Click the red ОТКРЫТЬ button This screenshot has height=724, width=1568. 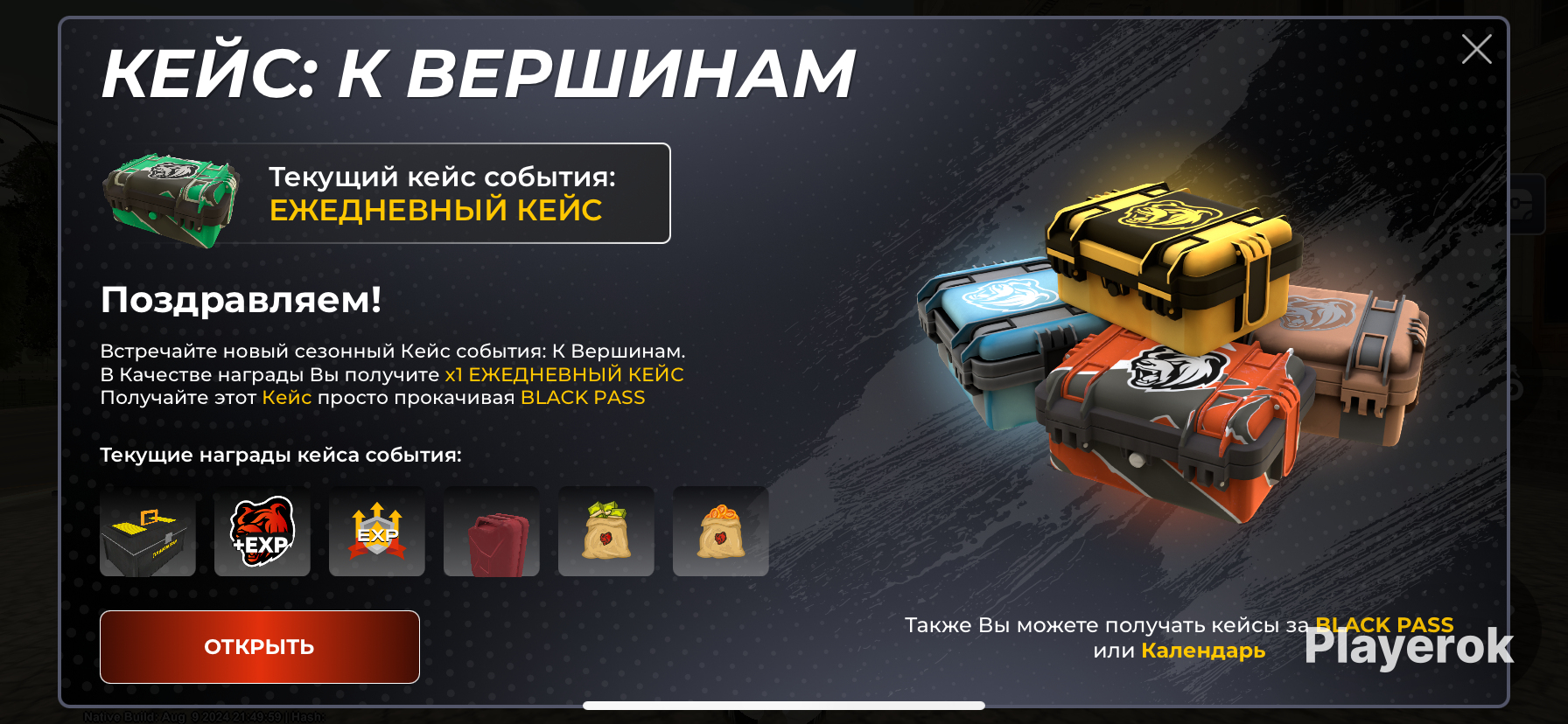pyautogui.click(x=260, y=647)
